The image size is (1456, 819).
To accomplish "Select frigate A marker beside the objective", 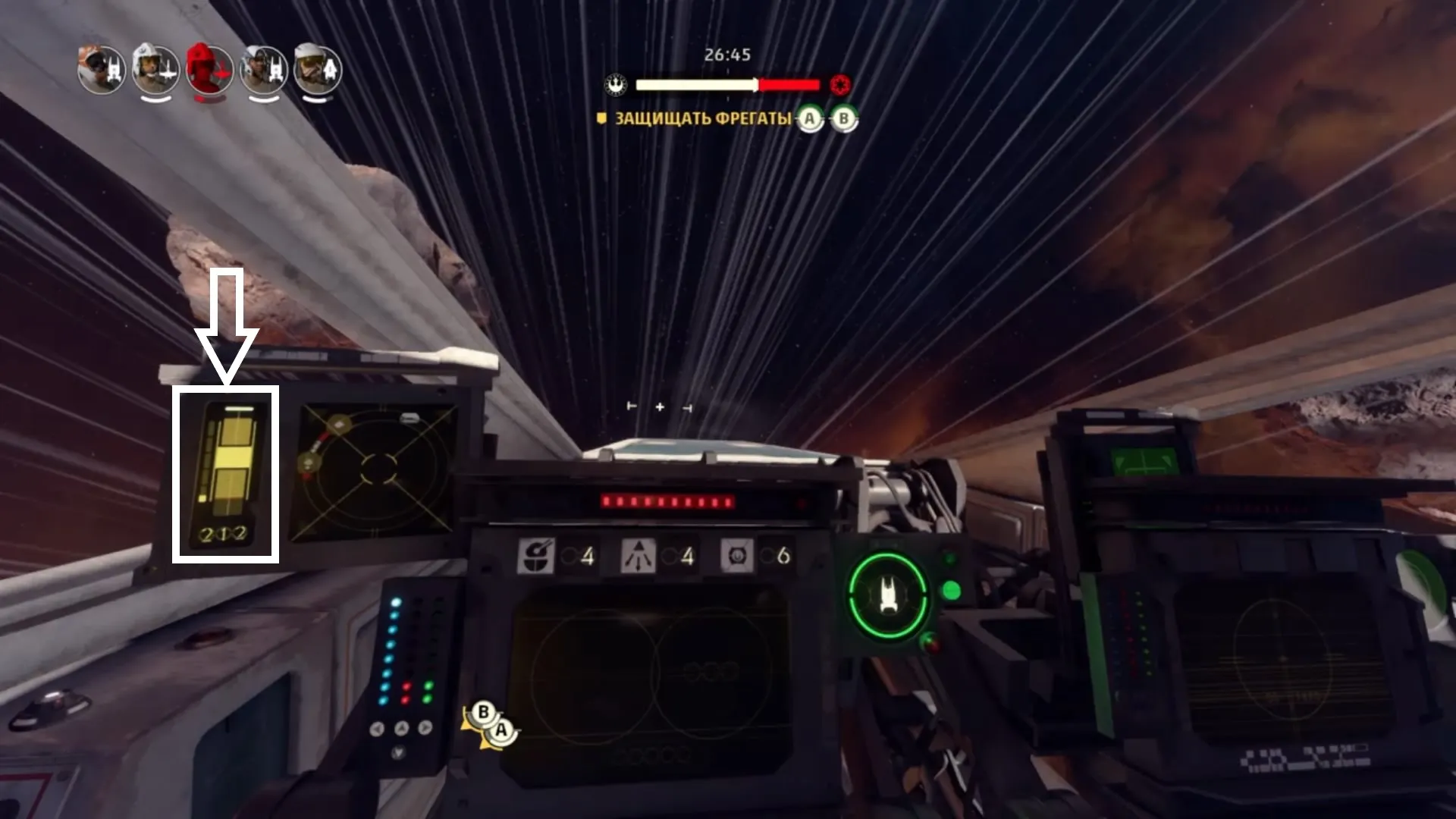I will click(810, 119).
